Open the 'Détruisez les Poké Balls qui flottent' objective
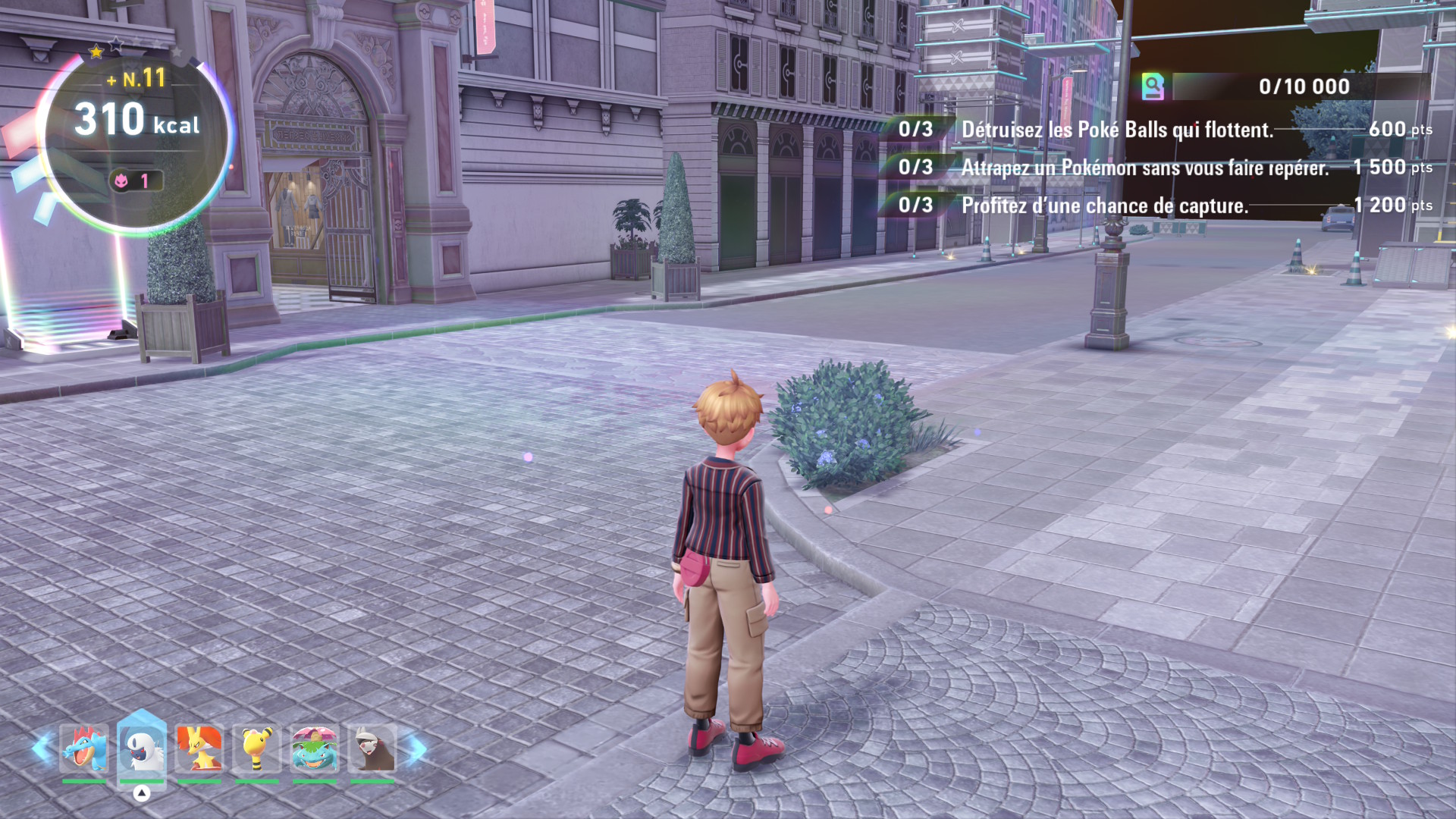This screenshot has height=819, width=1456. 1116,130
